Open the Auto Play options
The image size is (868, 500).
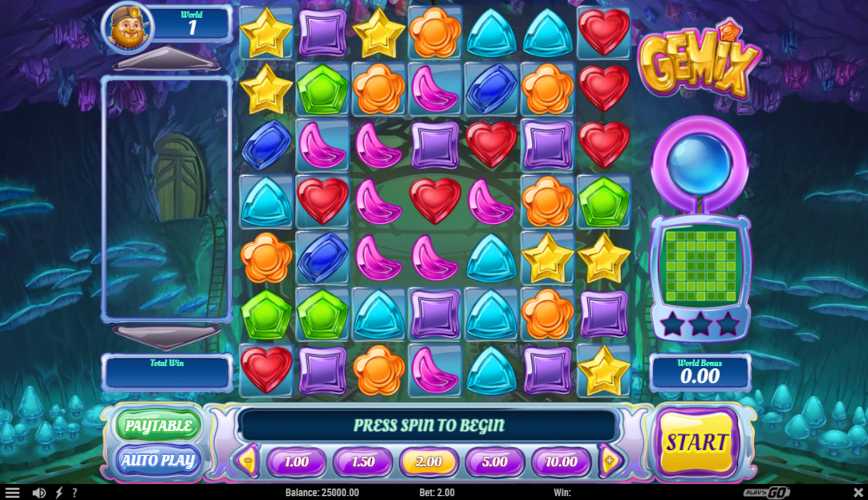[x=158, y=460]
